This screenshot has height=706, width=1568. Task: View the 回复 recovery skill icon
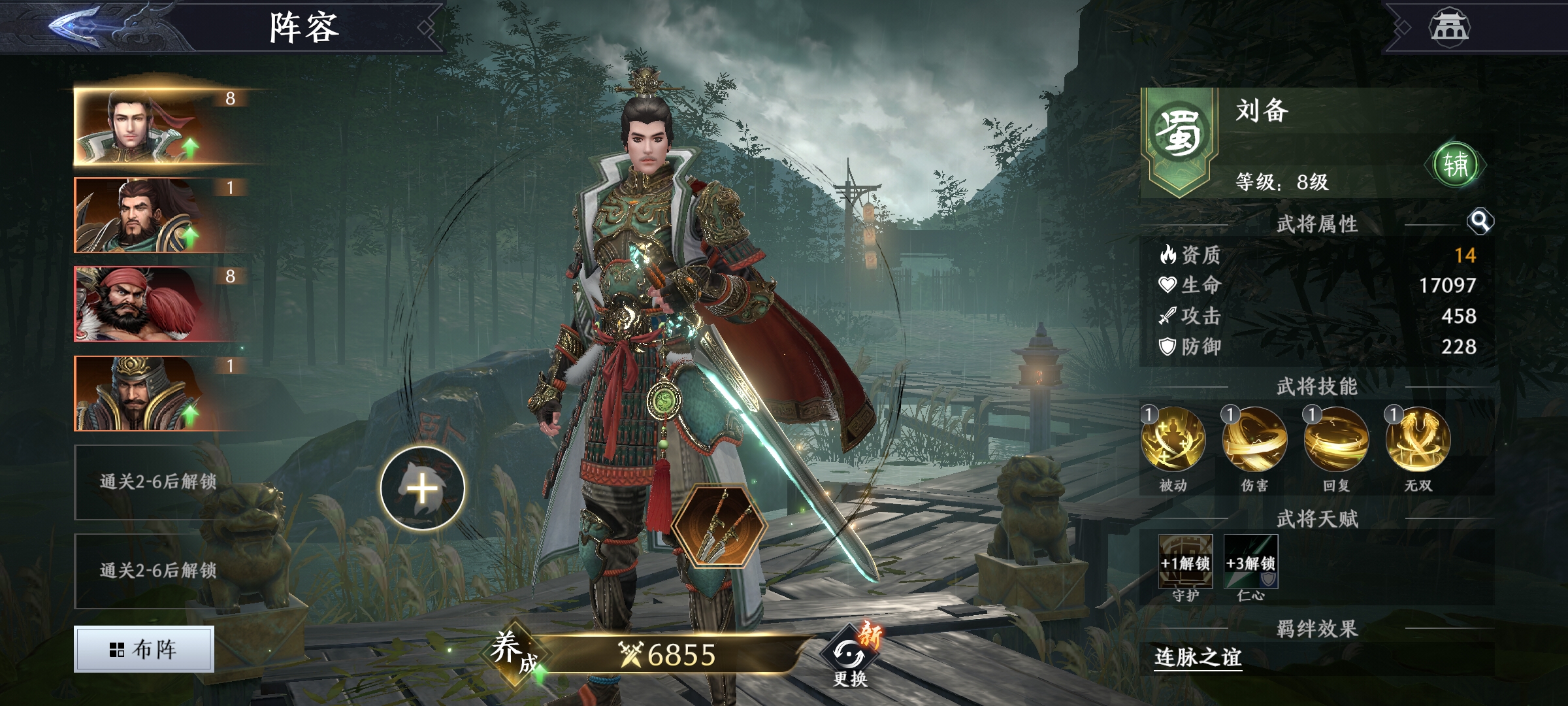pyautogui.click(x=1336, y=439)
